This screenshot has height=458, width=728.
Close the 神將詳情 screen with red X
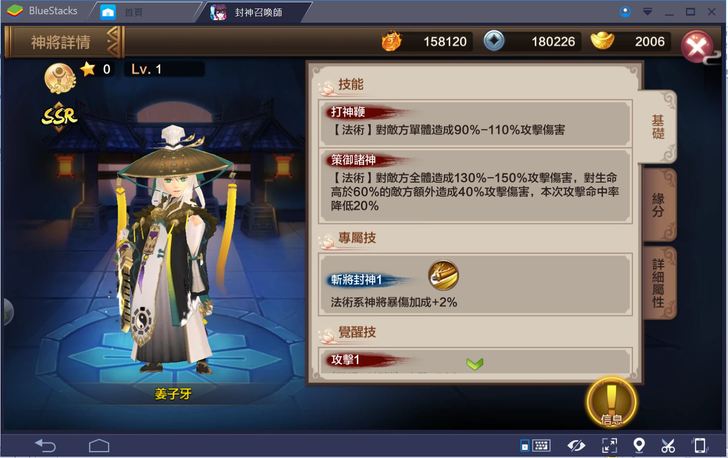[696, 46]
